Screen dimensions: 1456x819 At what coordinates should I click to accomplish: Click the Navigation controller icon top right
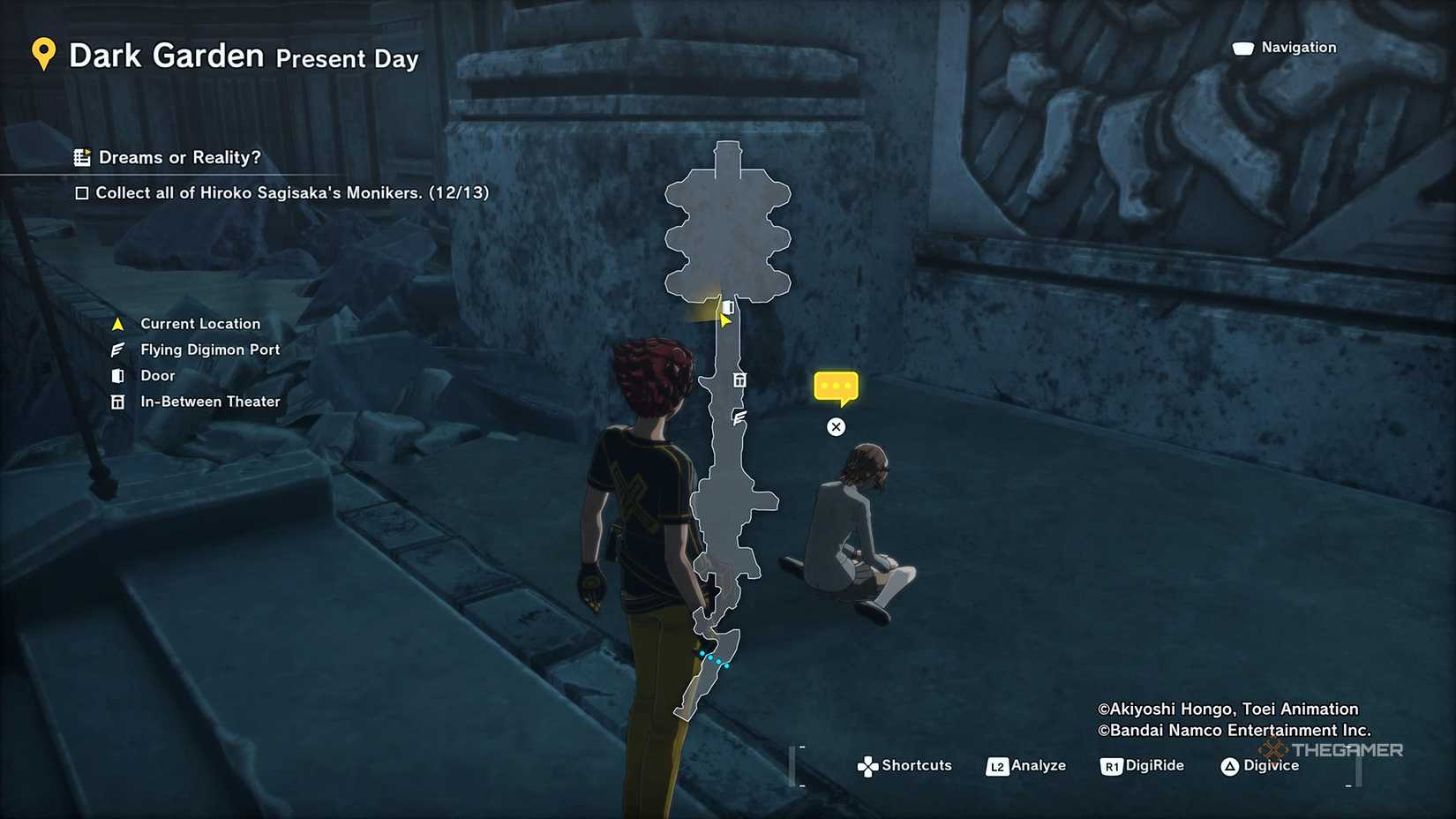pos(1242,47)
